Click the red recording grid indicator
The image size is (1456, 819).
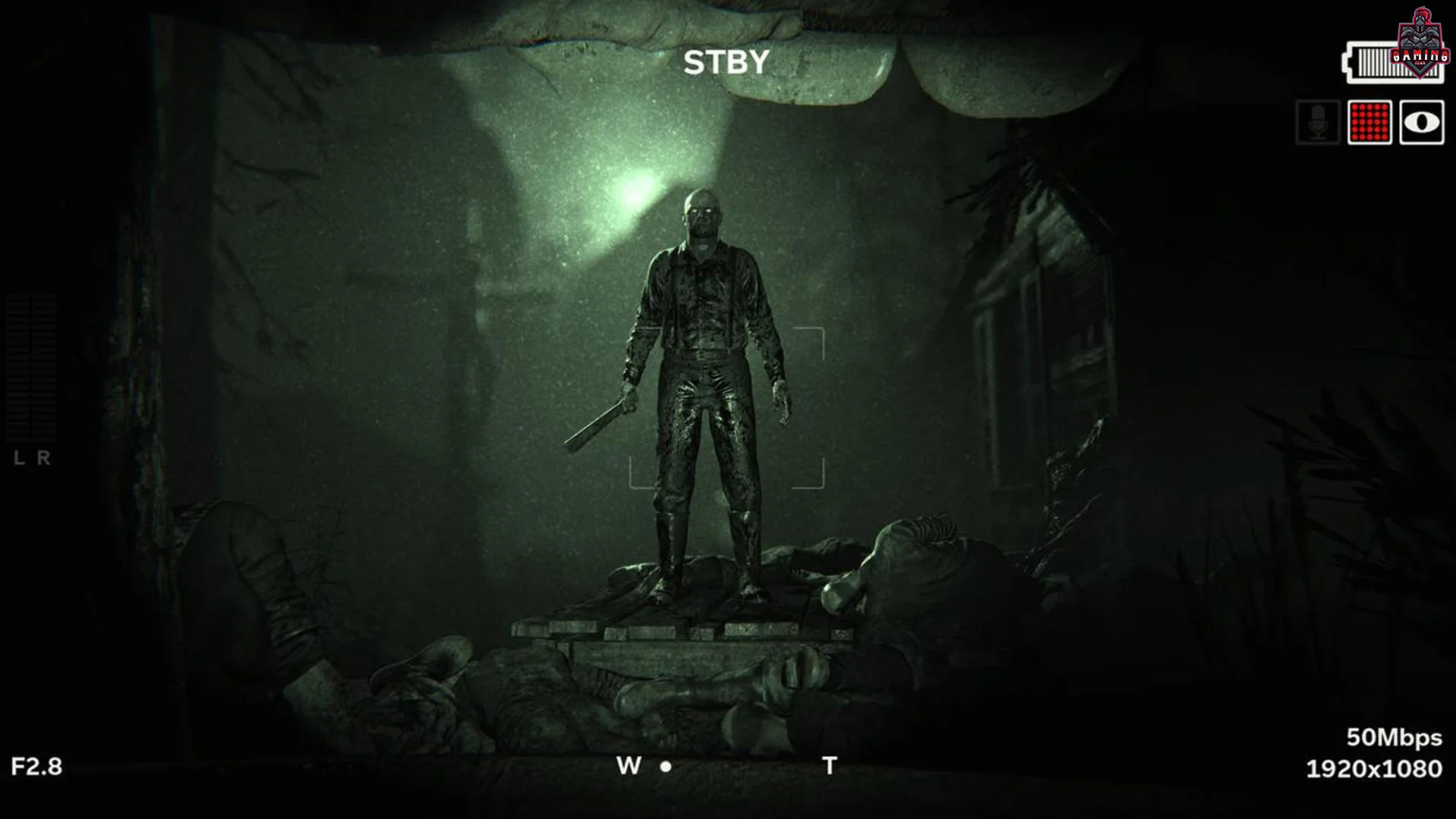(x=1368, y=123)
